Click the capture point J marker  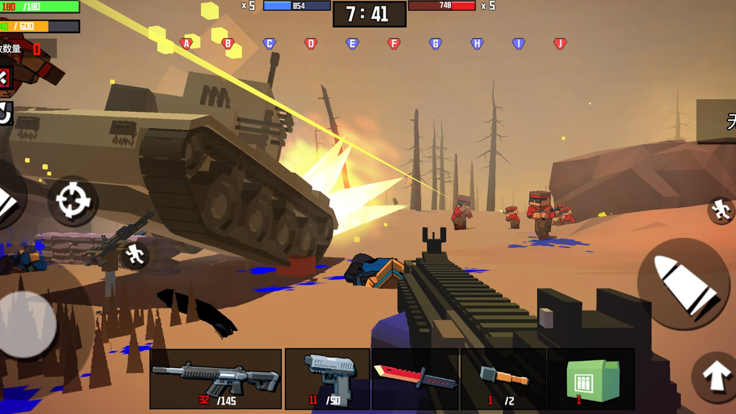click(x=560, y=44)
